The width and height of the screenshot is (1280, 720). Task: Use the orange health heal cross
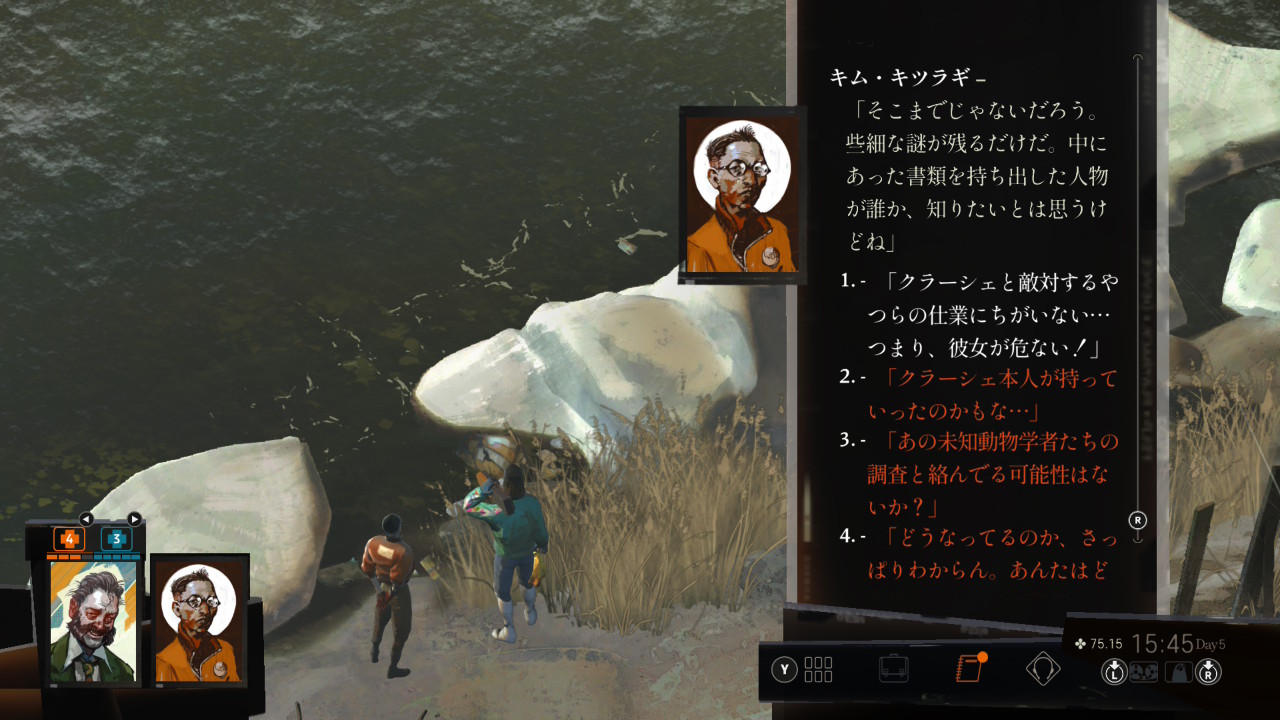[69, 539]
